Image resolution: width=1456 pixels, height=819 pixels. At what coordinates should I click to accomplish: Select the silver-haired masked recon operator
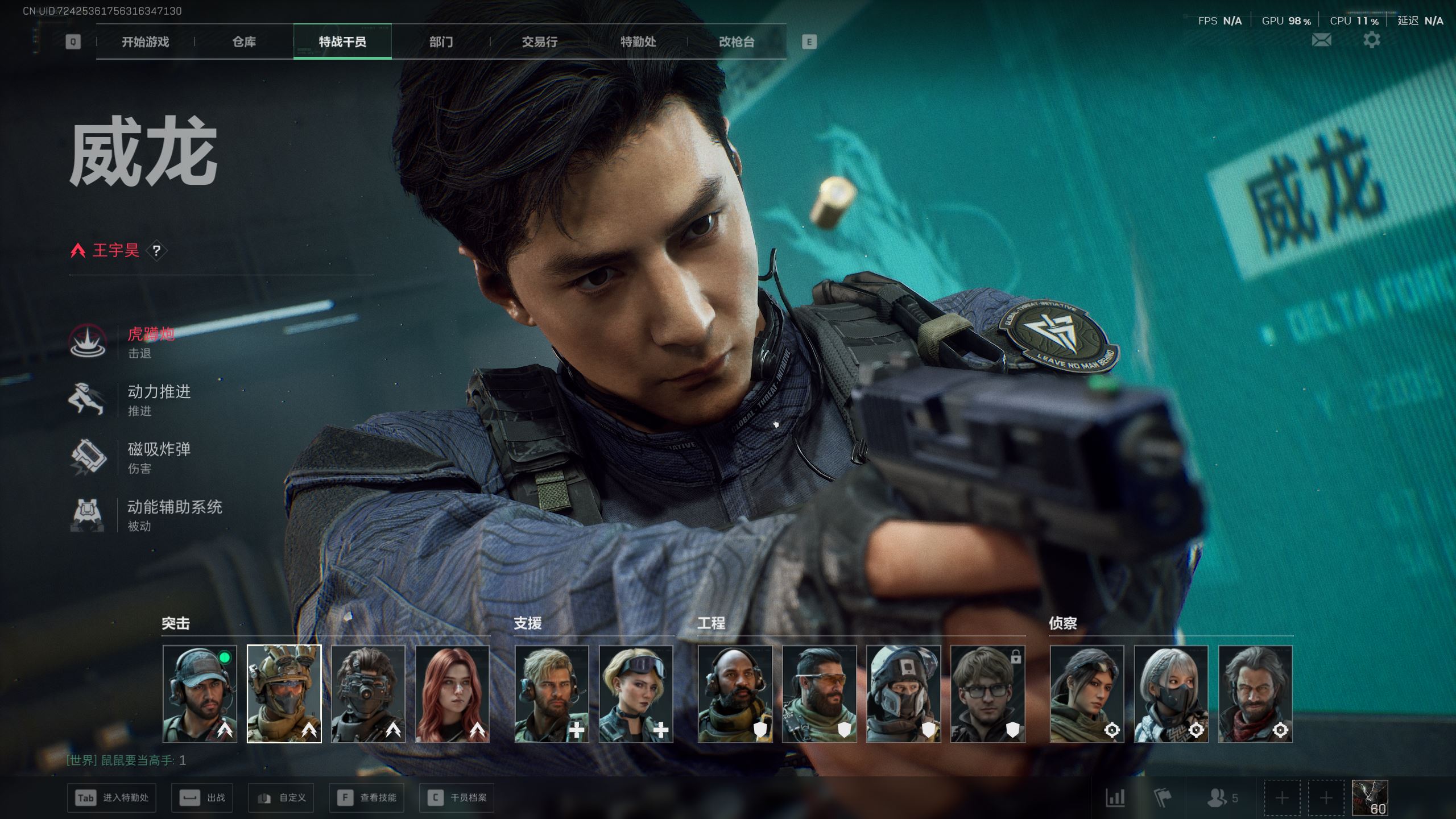[1170, 694]
